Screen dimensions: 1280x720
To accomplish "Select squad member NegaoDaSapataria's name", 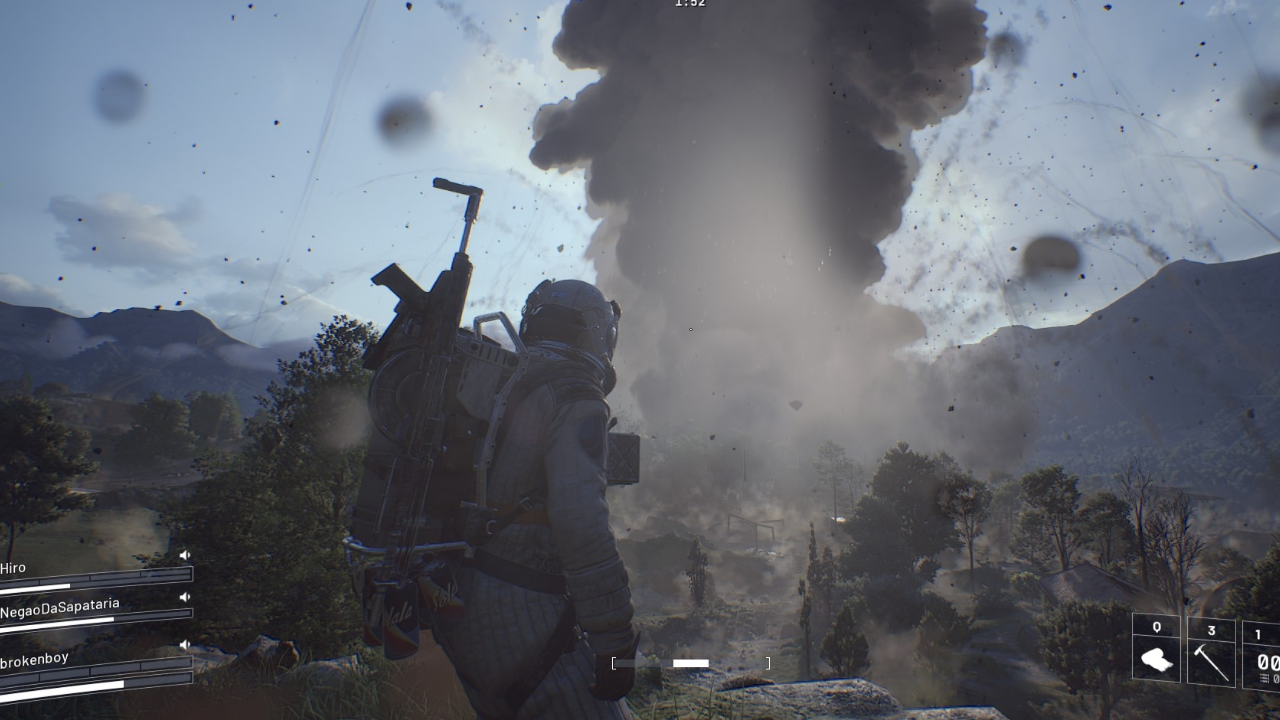I will tap(60, 608).
